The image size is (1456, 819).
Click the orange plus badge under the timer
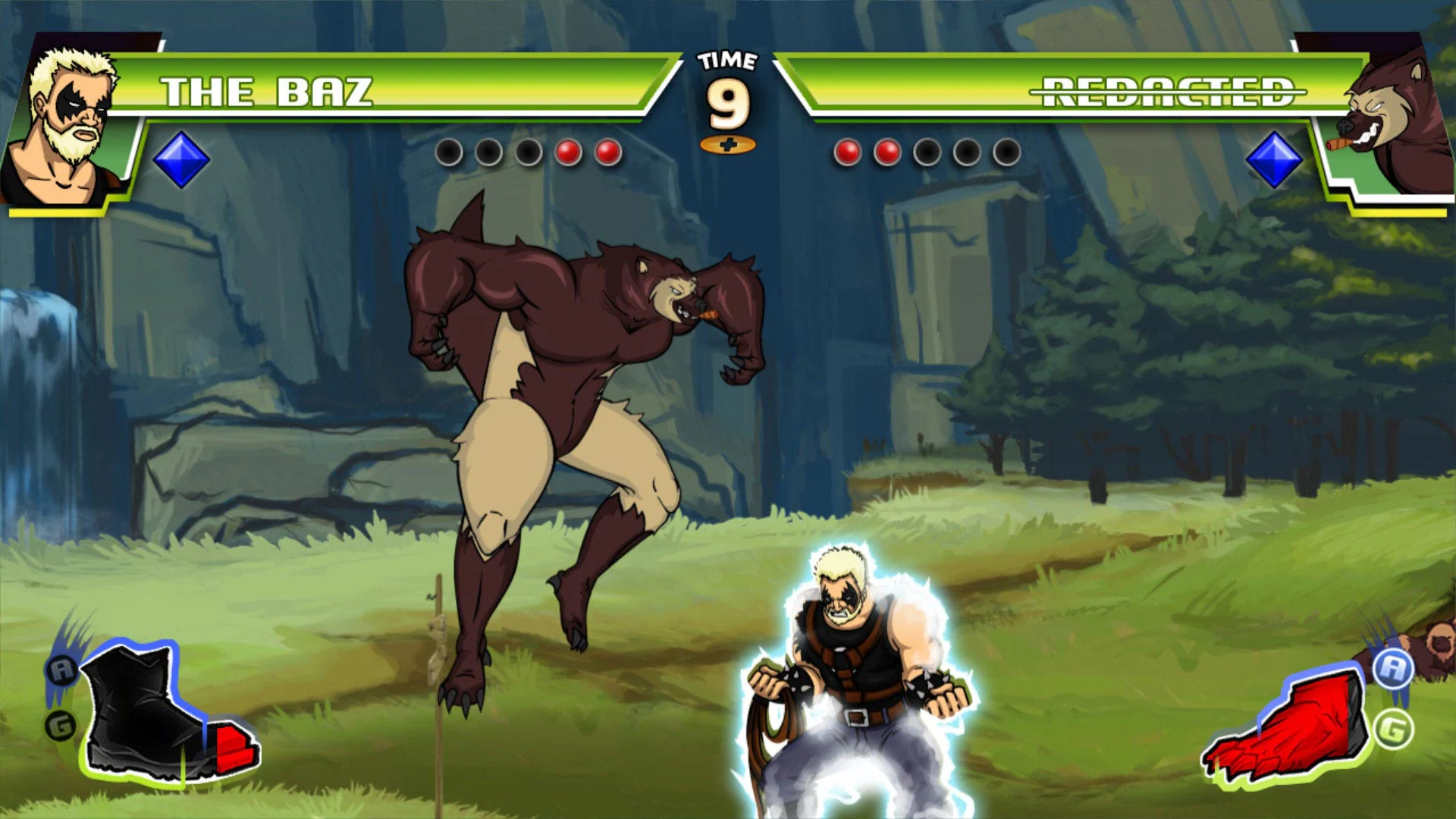coord(729,145)
